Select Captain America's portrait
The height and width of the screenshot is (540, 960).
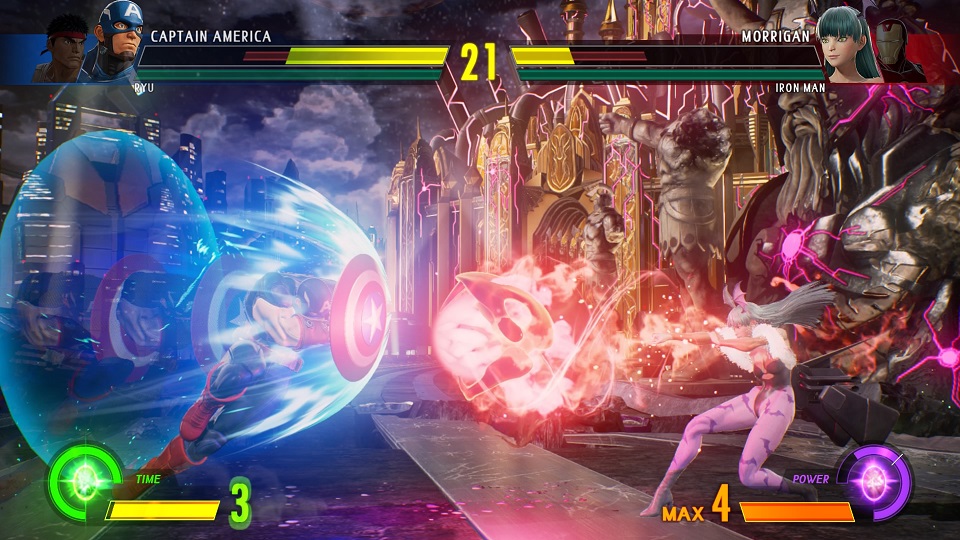click(x=117, y=43)
